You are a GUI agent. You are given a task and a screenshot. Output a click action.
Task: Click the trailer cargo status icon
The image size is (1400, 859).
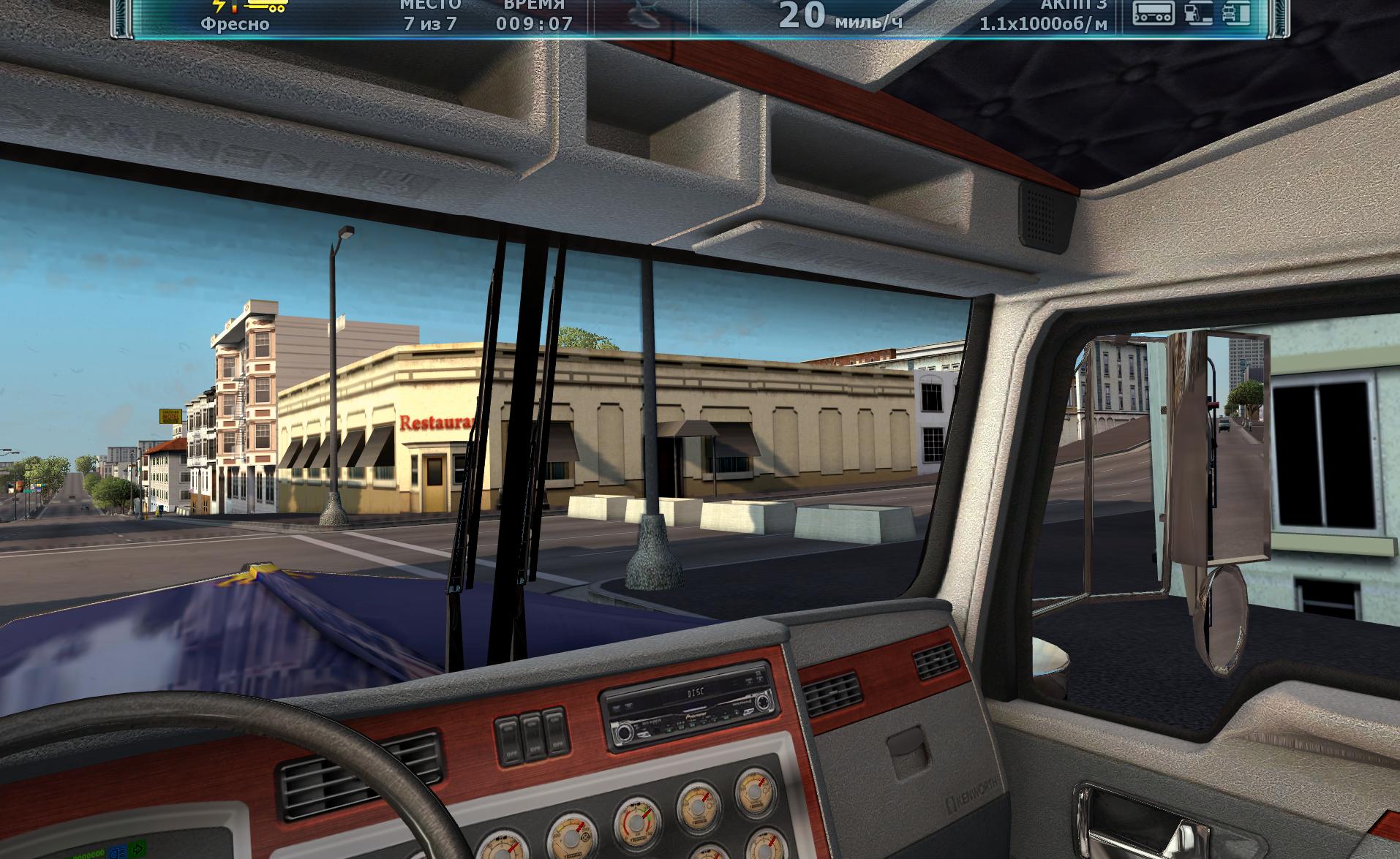(1154, 12)
